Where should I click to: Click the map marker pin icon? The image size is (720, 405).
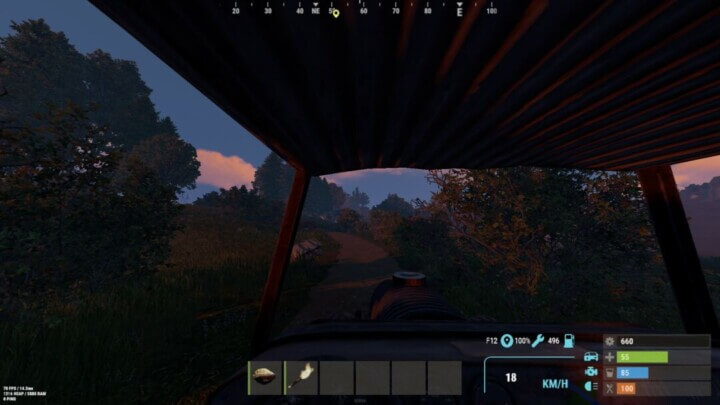pos(507,341)
